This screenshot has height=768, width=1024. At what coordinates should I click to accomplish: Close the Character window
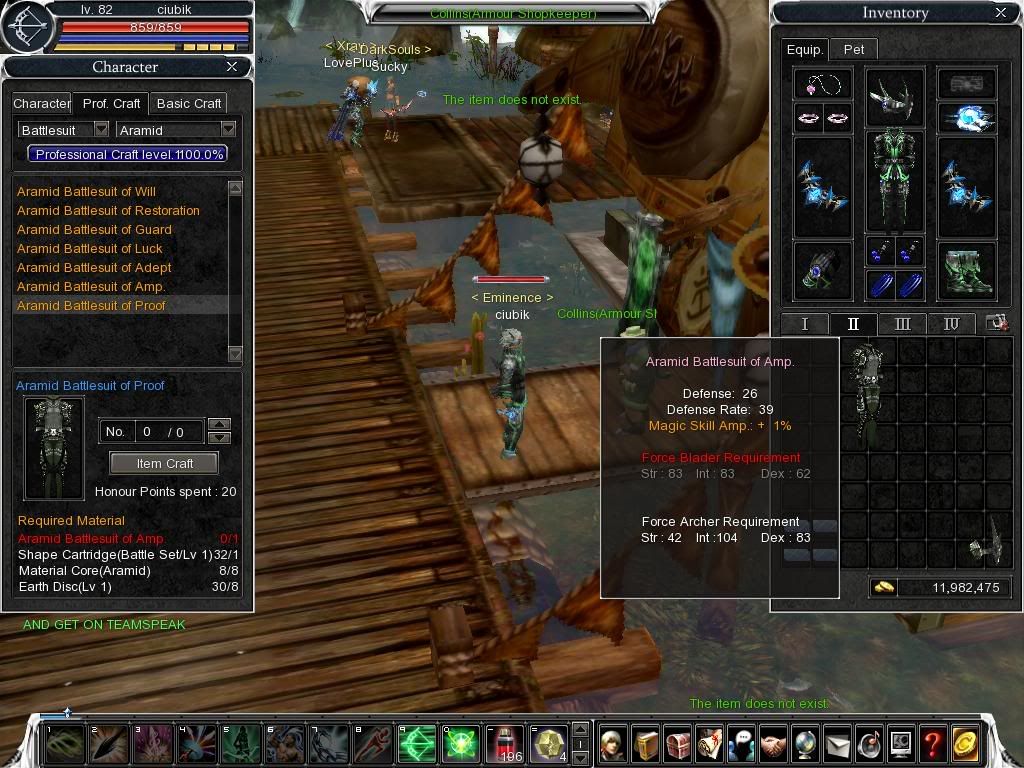pyautogui.click(x=232, y=66)
